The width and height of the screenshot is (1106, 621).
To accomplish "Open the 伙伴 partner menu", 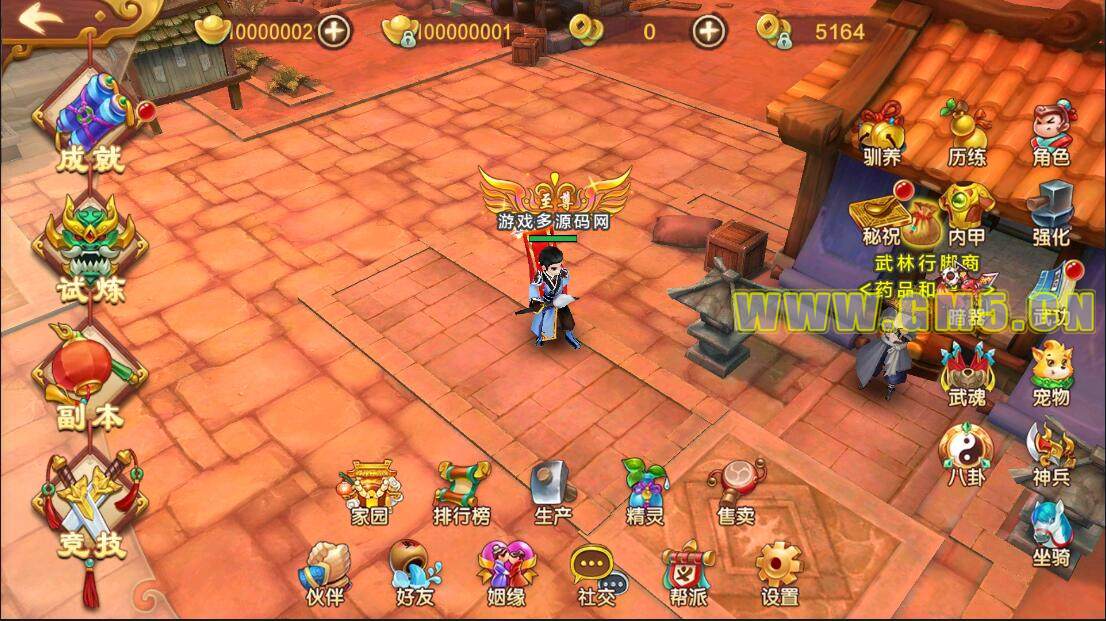I will pyautogui.click(x=324, y=573).
